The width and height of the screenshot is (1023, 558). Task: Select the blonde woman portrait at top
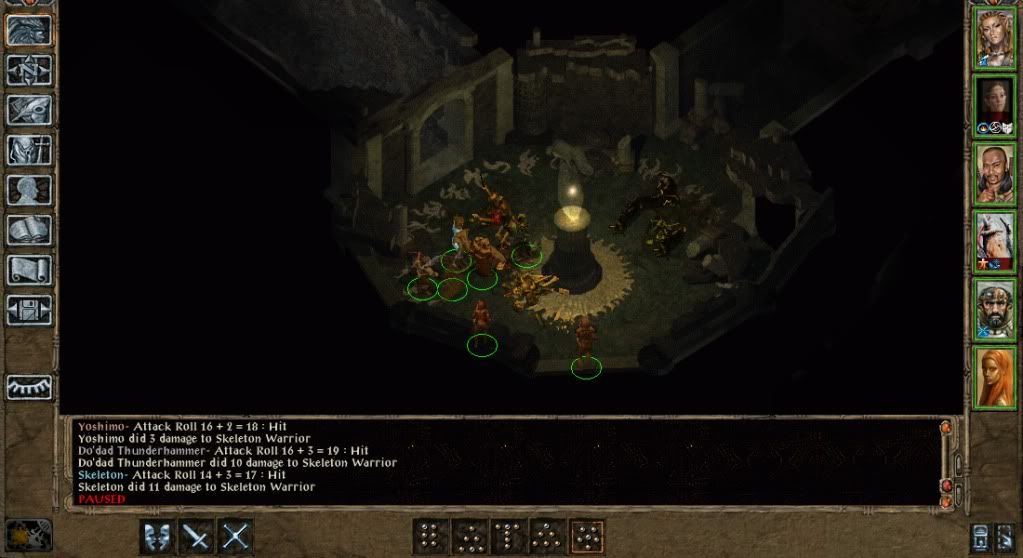pyautogui.click(x=994, y=38)
